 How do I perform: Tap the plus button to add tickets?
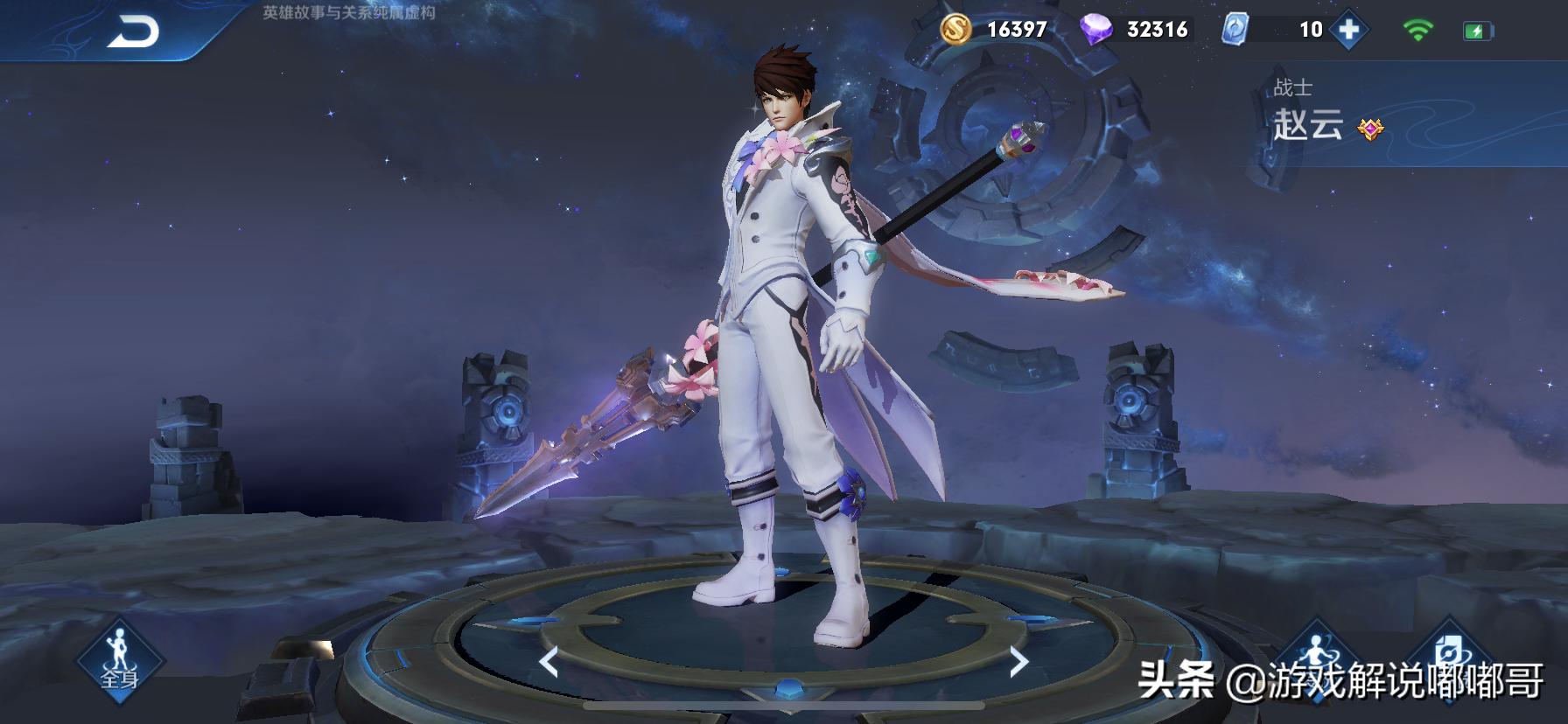point(1348,30)
